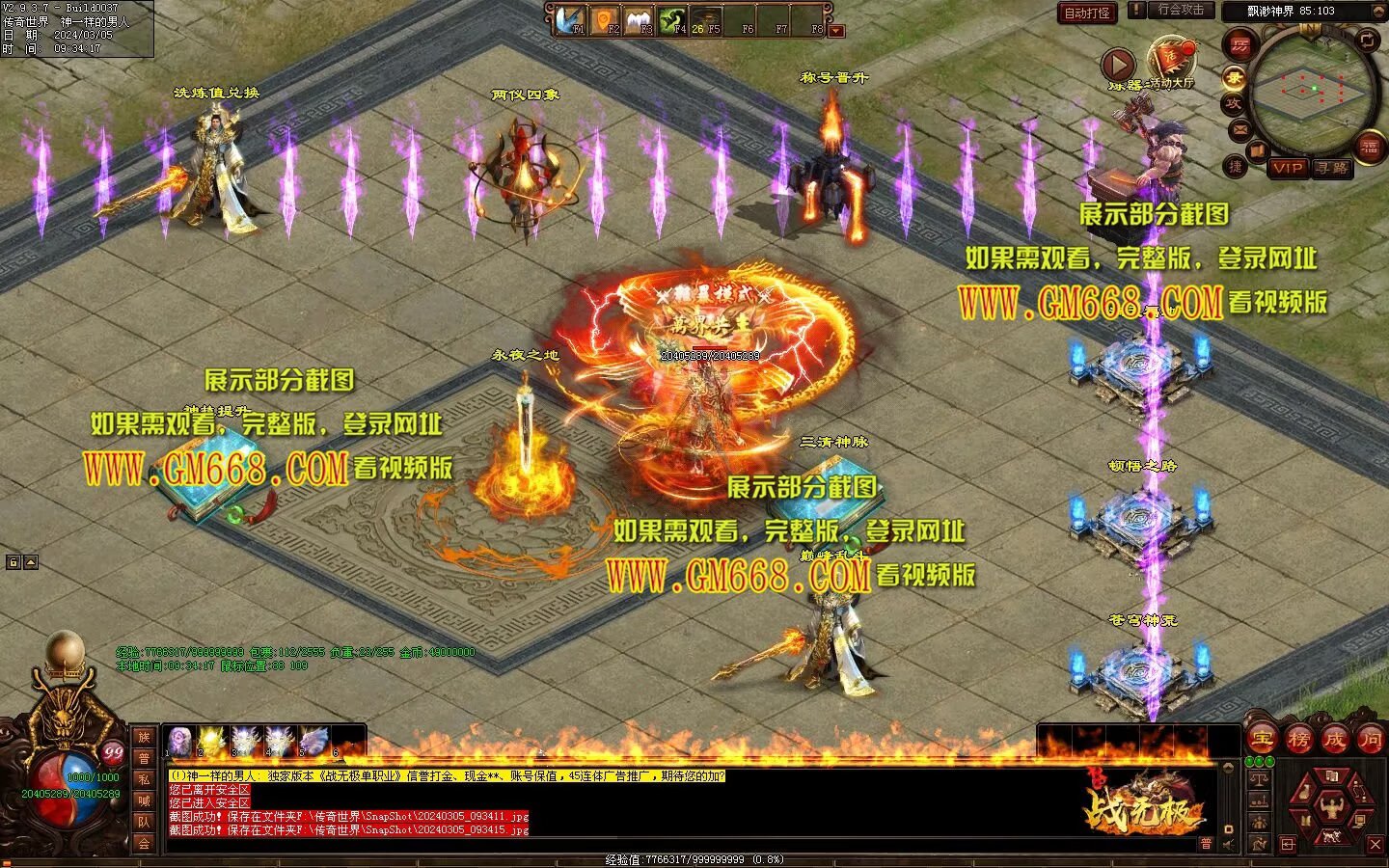Open the VIP panel
This screenshot has width=1389, height=868.
pos(1288,168)
